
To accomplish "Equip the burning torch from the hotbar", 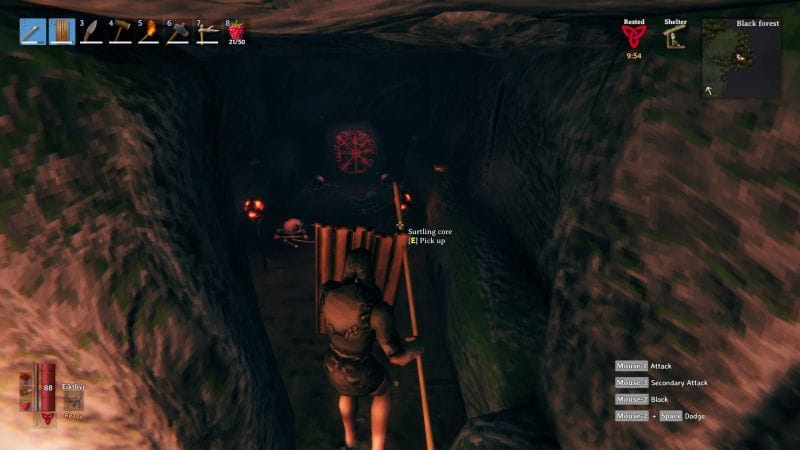I will [149, 32].
